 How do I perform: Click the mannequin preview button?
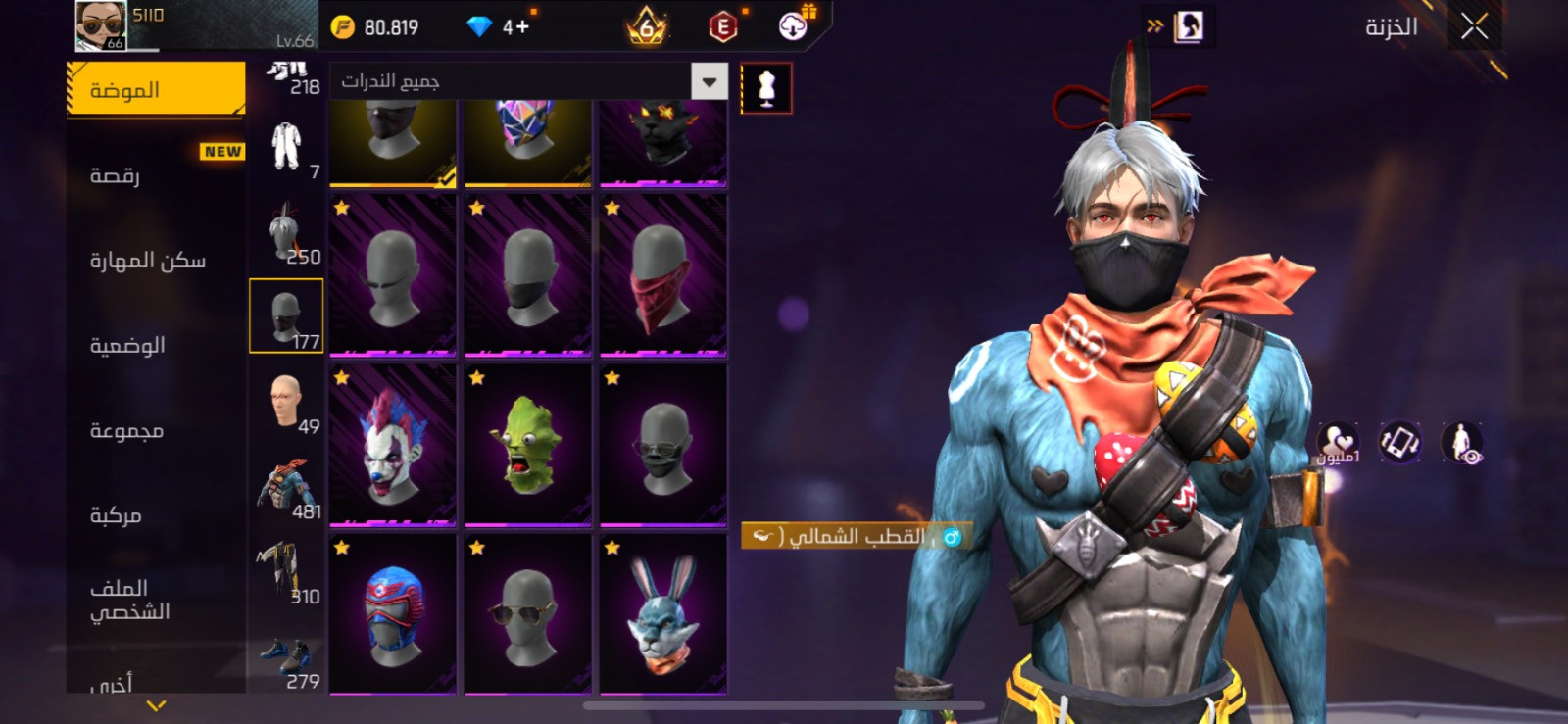[x=766, y=89]
